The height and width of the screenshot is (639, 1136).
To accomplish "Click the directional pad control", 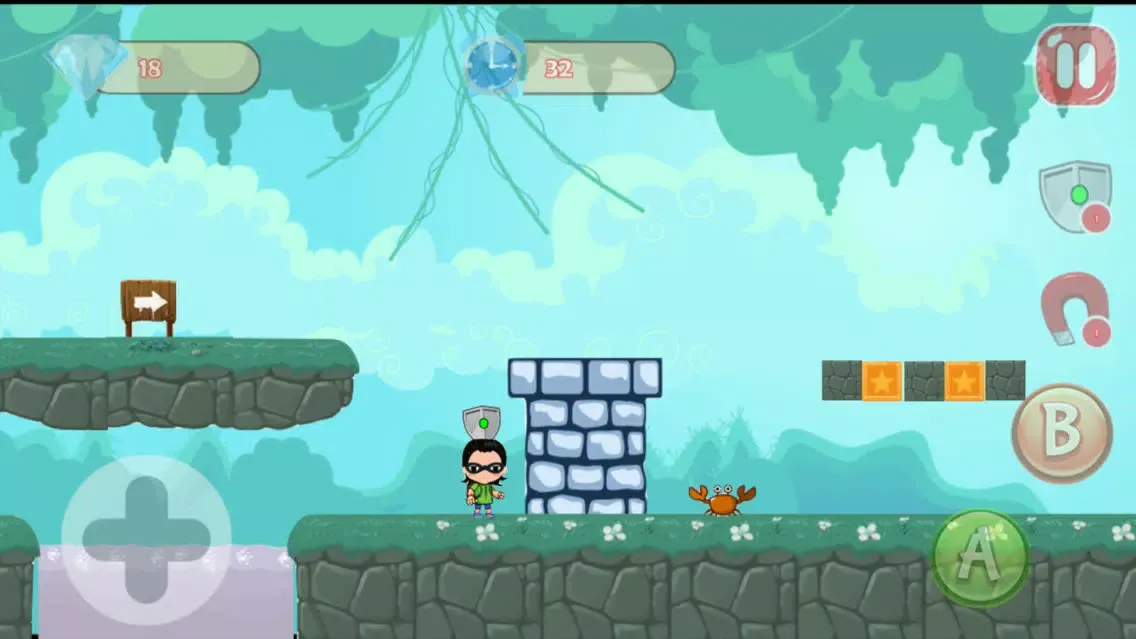I will (146, 540).
